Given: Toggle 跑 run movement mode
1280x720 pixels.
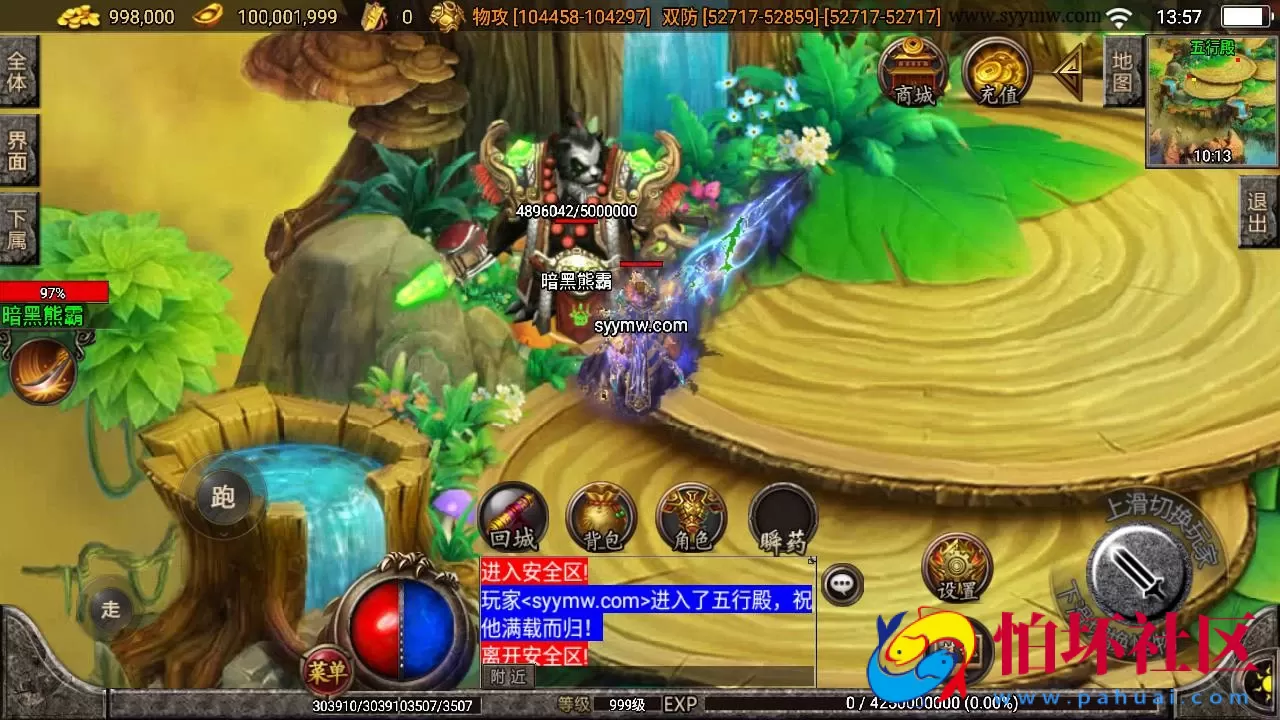Looking at the screenshot, I should pyautogui.click(x=222, y=496).
